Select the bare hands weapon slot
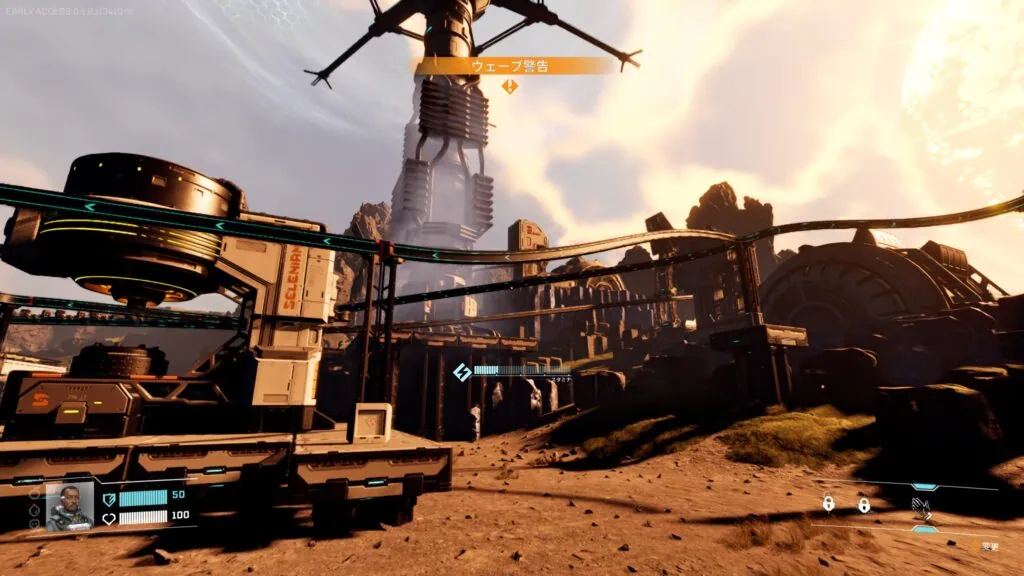The height and width of the screenshot is (576, 1024). click(x=921, y=507)
